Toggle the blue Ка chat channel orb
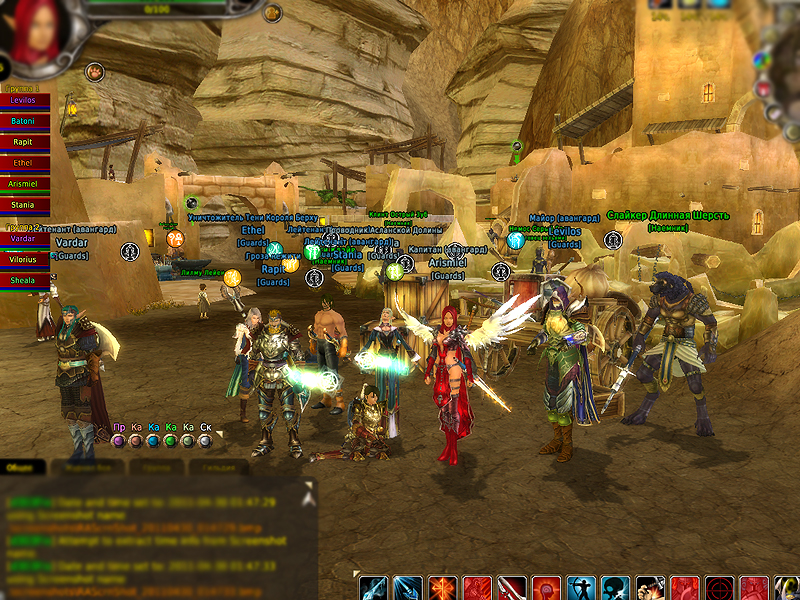This screenshot has width=800, height=600. point(153,440)
